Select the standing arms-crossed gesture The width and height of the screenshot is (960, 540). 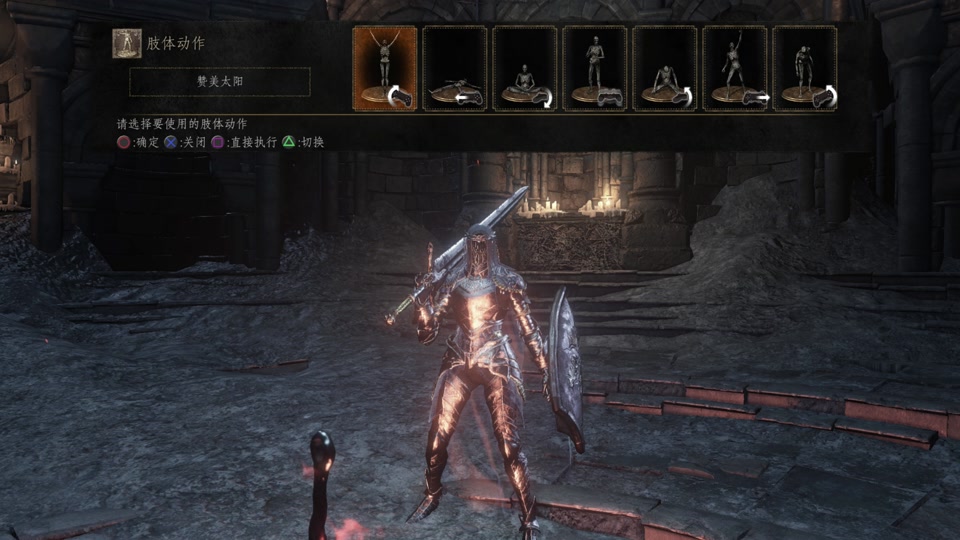595,68
